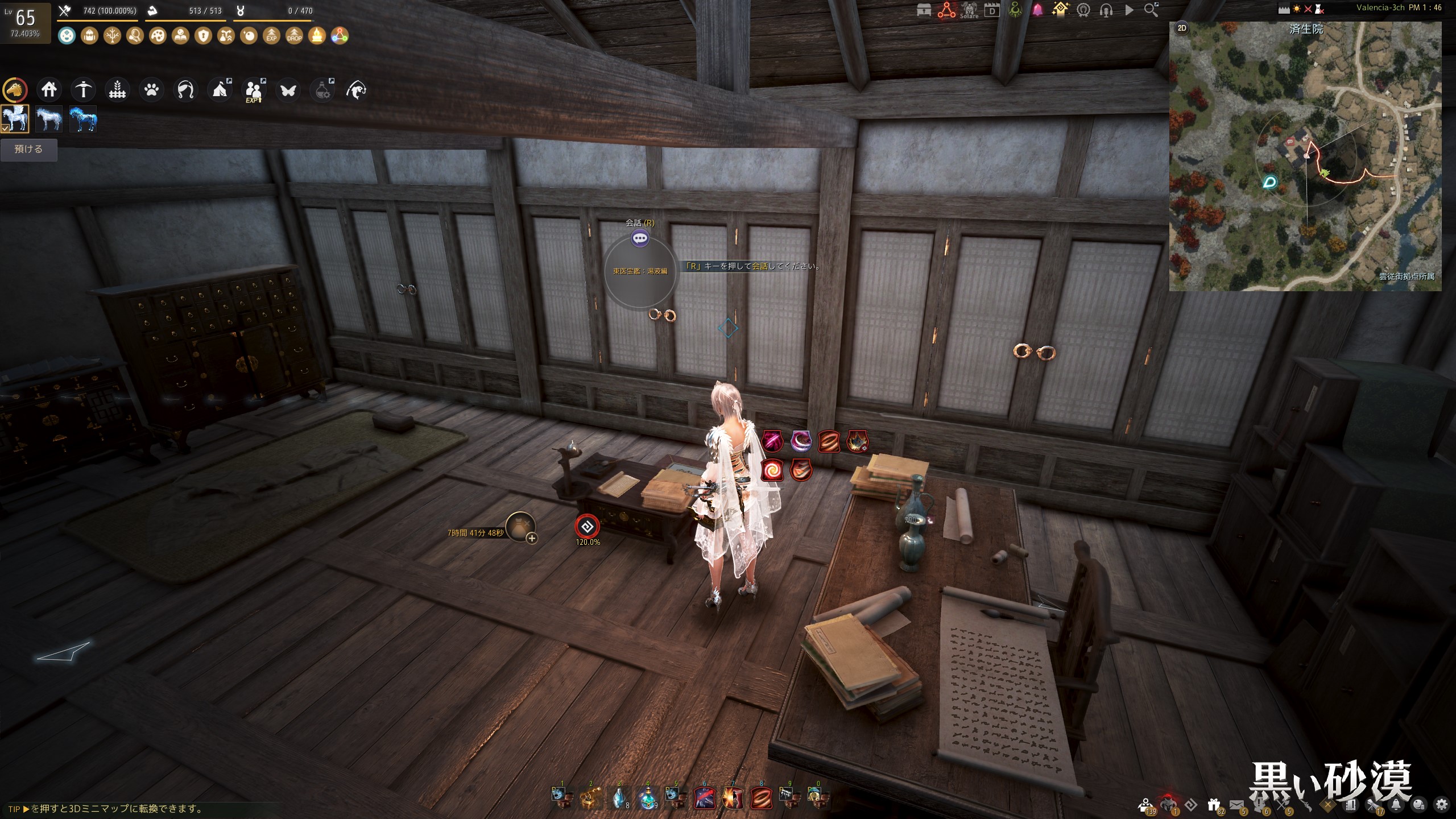This screenshot has height=819, width=1456.
Task: Open the gear settings icon
Action: click(x=1441, y=804)
